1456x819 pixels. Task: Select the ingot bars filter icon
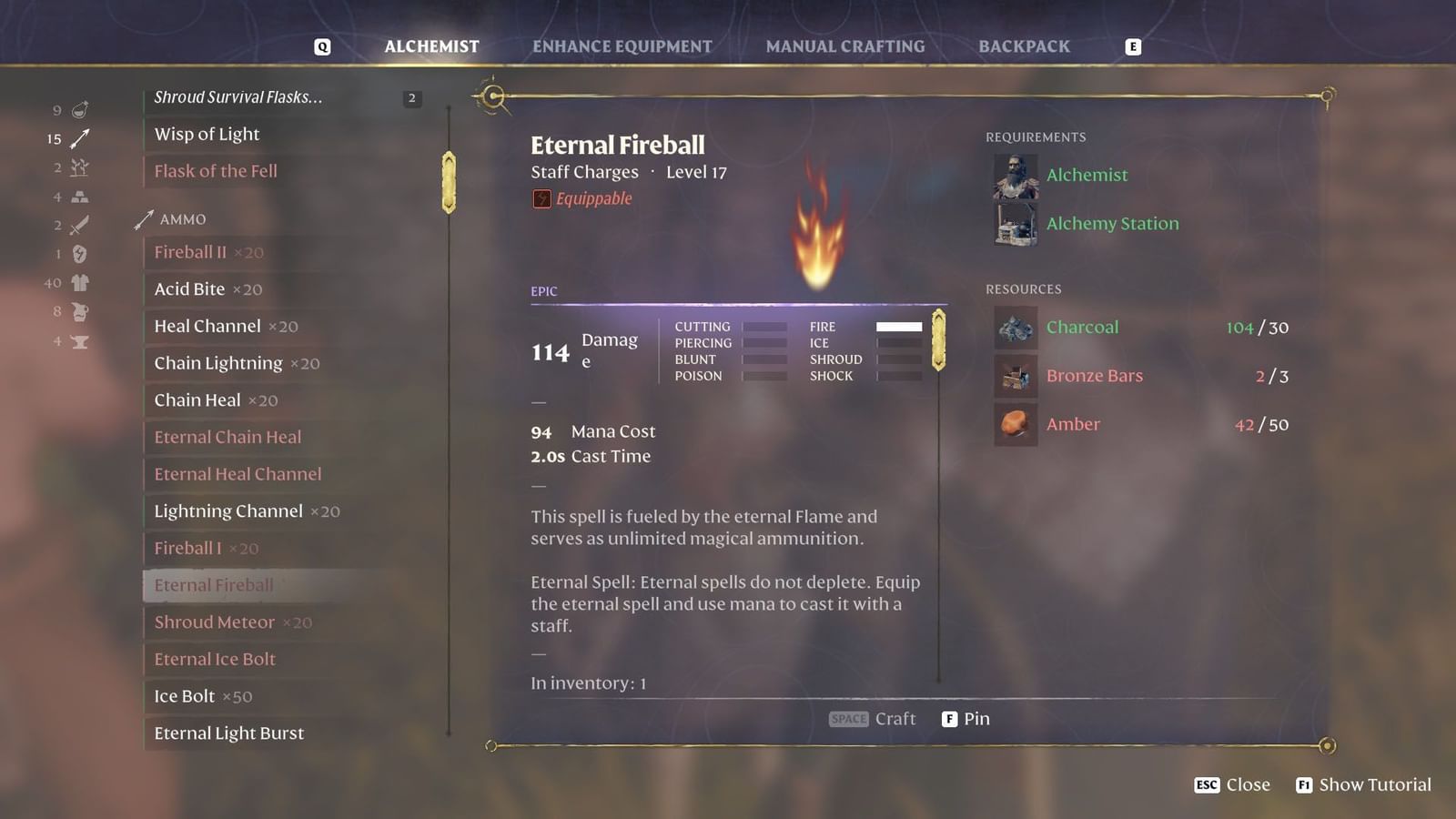[x=80, y=197]
